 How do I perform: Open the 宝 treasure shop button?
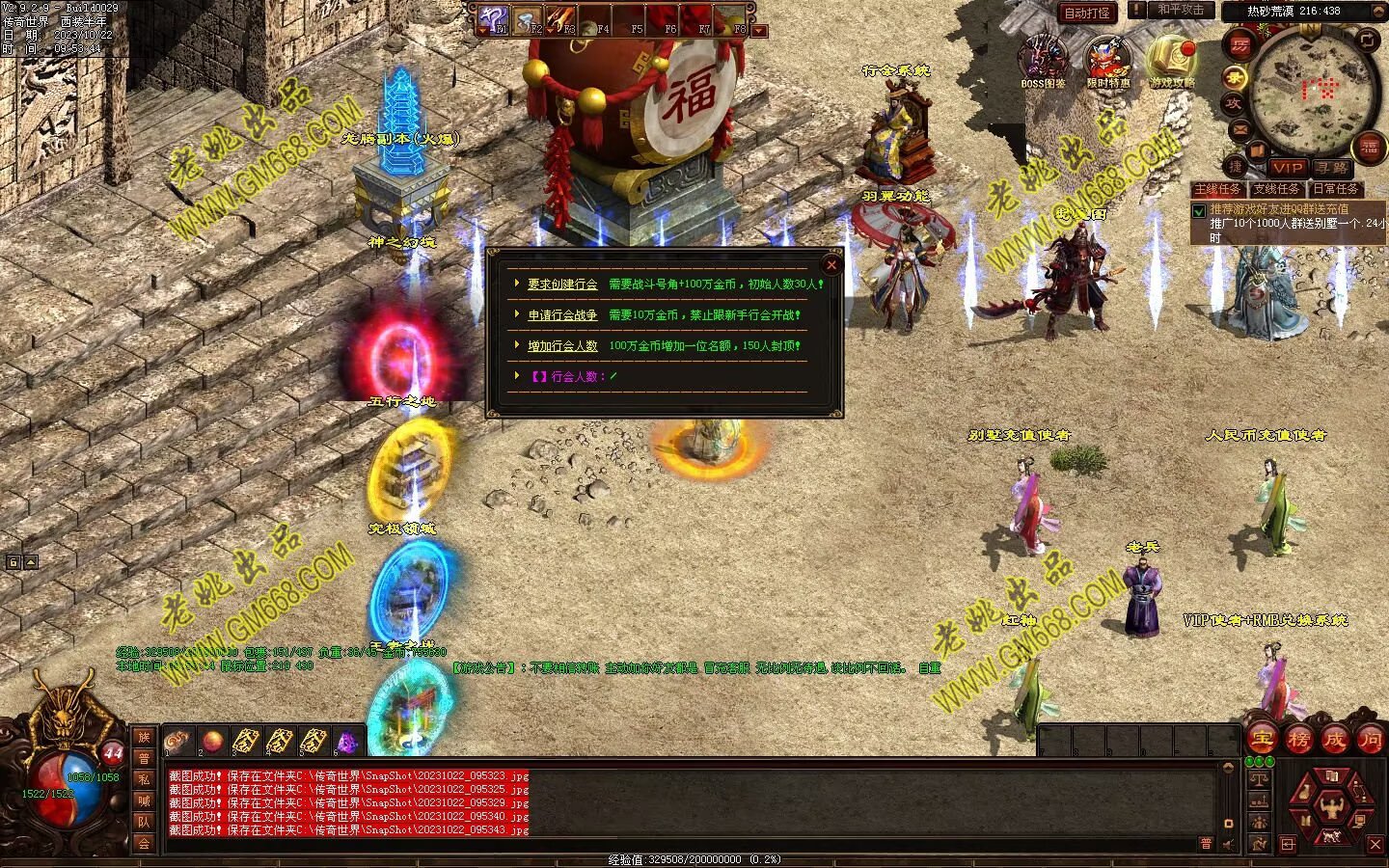coord(1262,740)
